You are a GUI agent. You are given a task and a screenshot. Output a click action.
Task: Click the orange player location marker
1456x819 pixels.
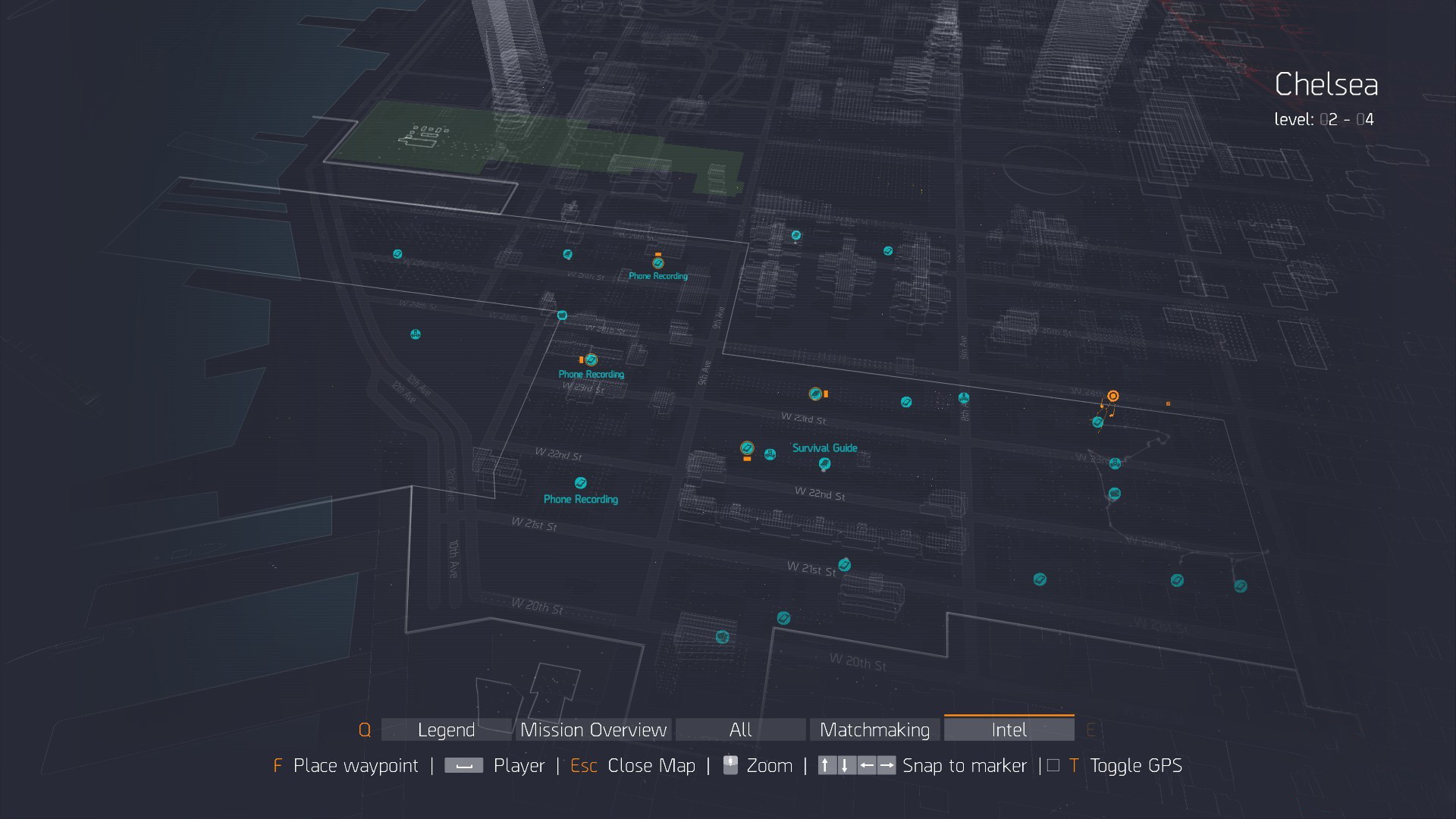1112,396
